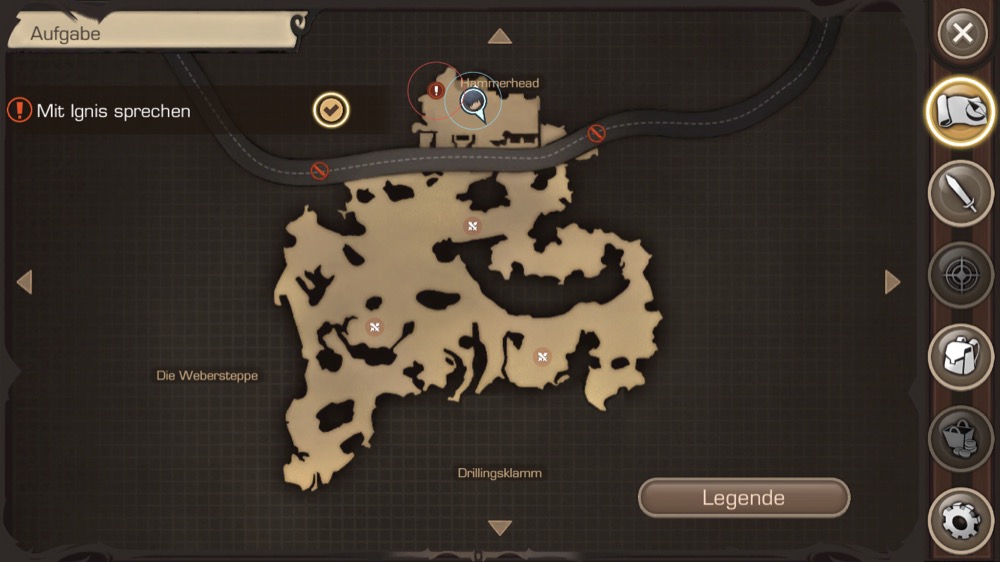1000x562 pixels.
Task: Pan the map left with left arrow
Action: (x=25, y=283)
